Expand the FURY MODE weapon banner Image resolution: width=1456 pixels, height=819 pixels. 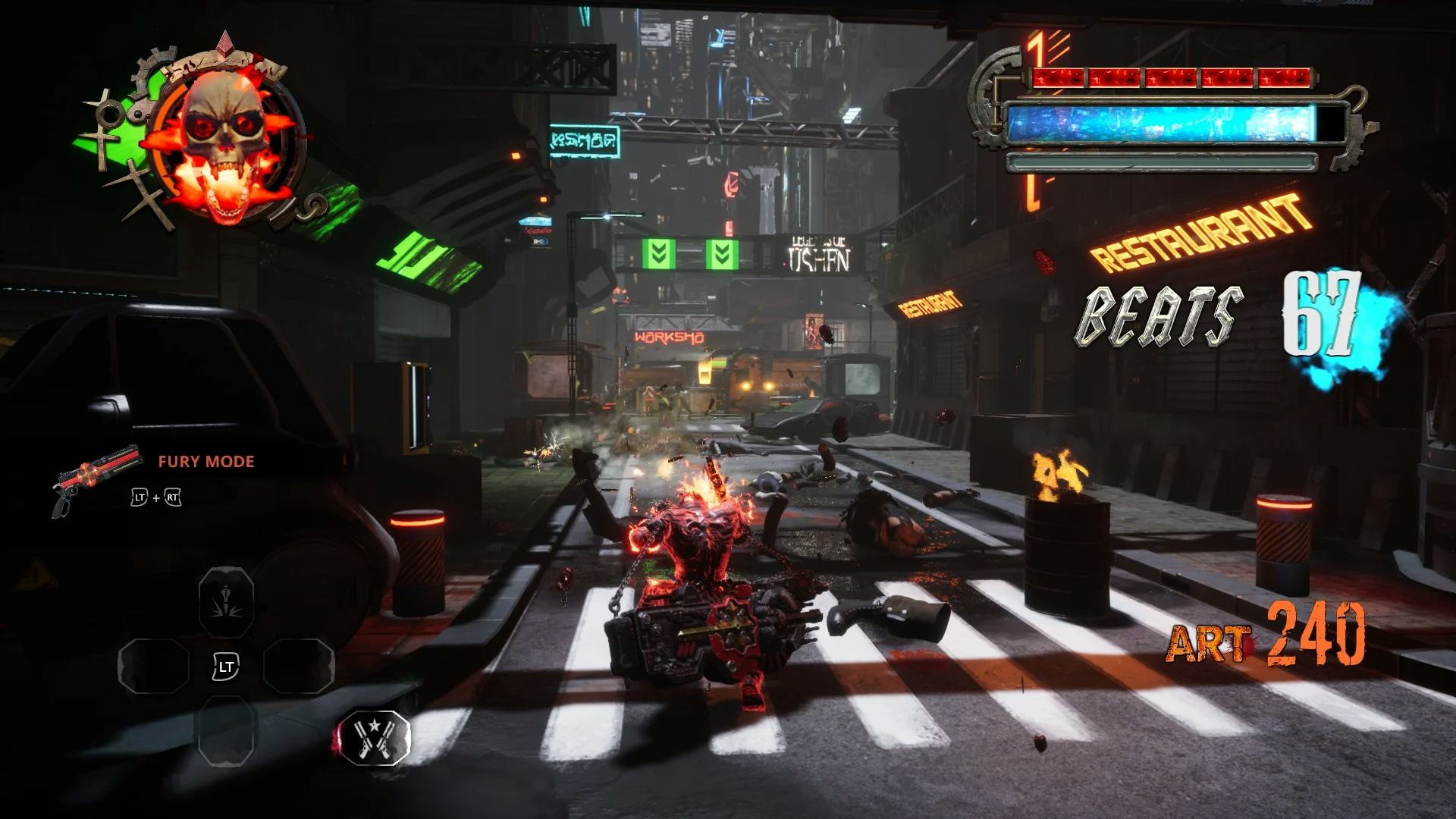tap(206, 461)
